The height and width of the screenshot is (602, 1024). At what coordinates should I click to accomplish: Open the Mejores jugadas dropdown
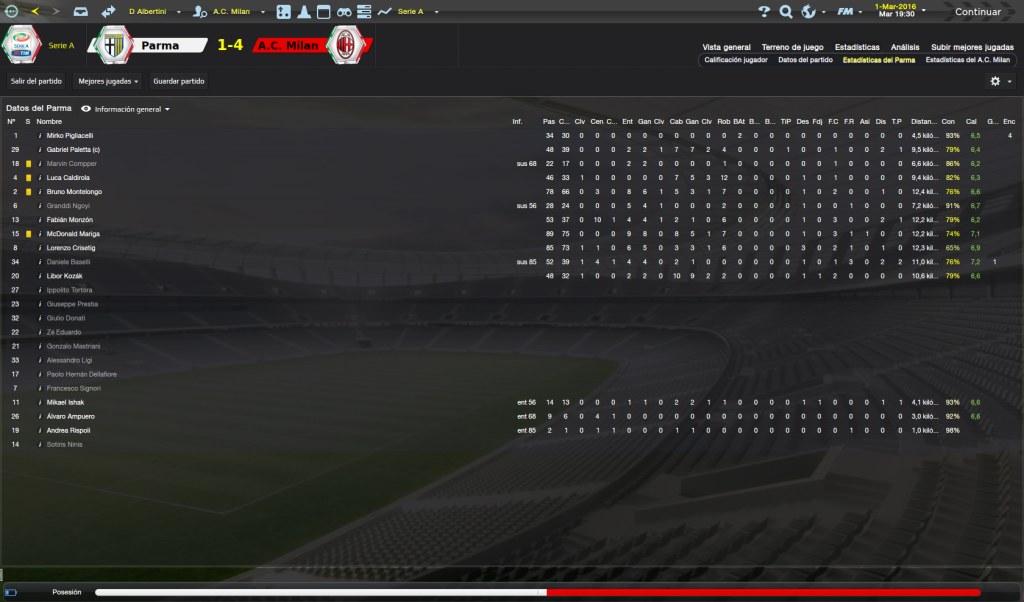point(108,80)
